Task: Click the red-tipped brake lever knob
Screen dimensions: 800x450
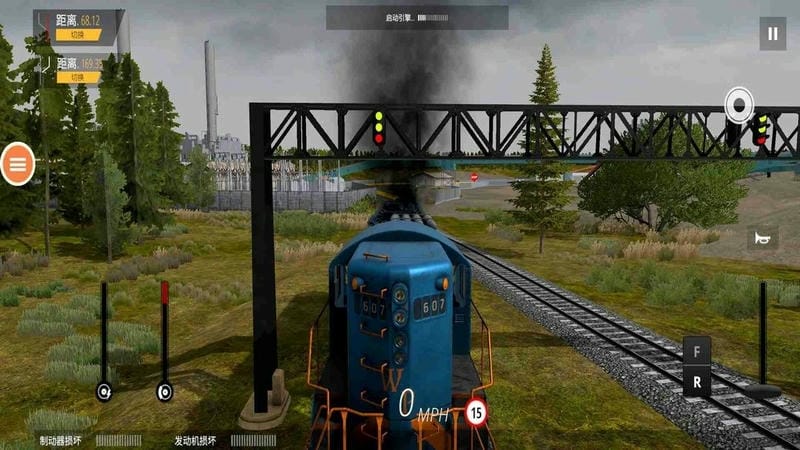Action: click(165, 391)
